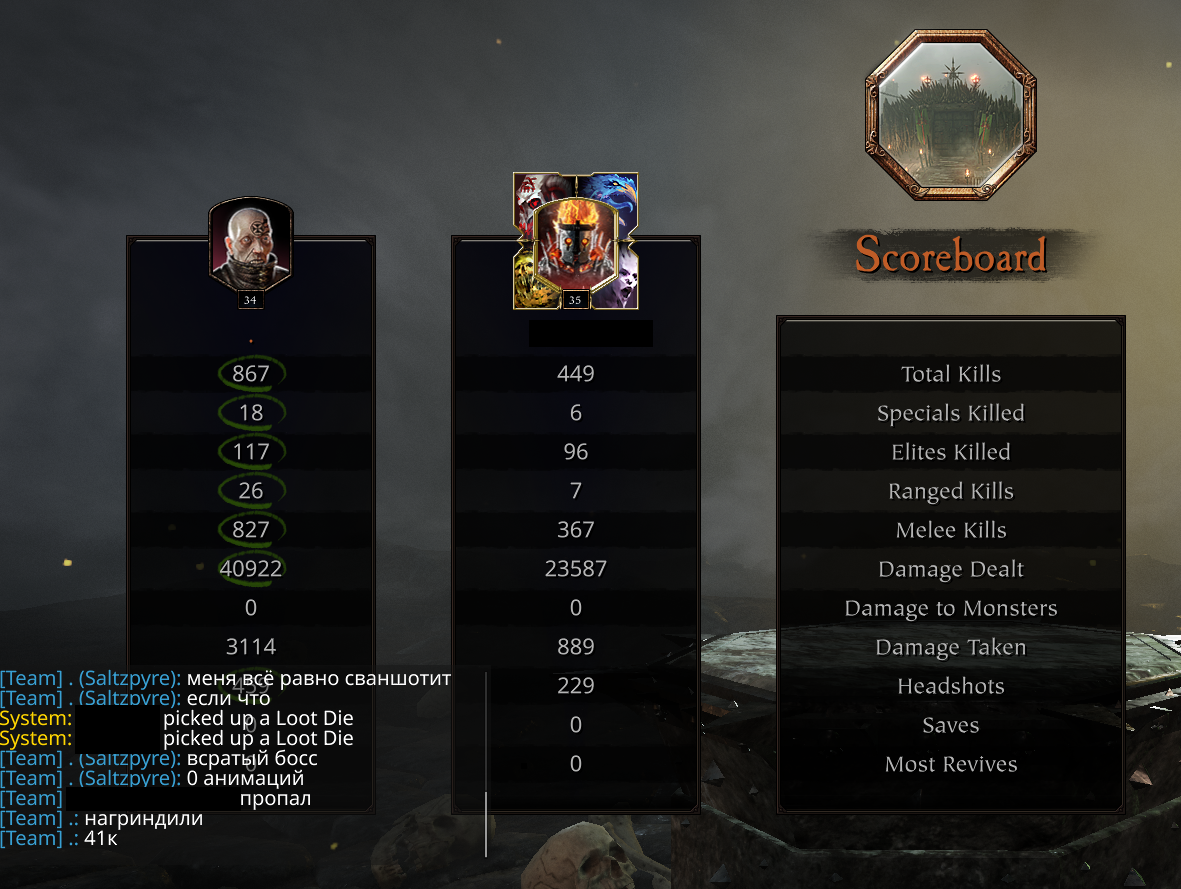This screenshot has width=1181, height=889.
Task: Click the octagonal mission level thumbnail
Action: pyautogui.click(x=950, y=115)
